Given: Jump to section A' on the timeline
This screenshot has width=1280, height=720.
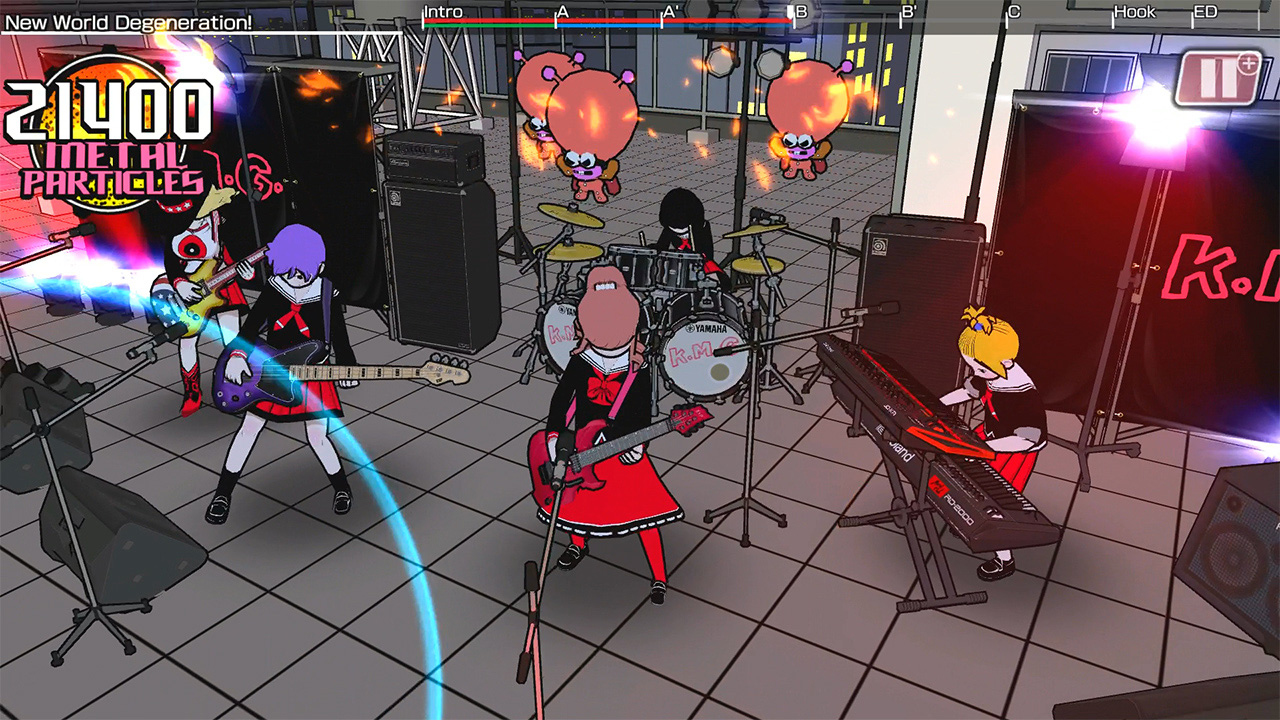Looking at the screenshot, I should pyautogui.click(x=671, y=13).
